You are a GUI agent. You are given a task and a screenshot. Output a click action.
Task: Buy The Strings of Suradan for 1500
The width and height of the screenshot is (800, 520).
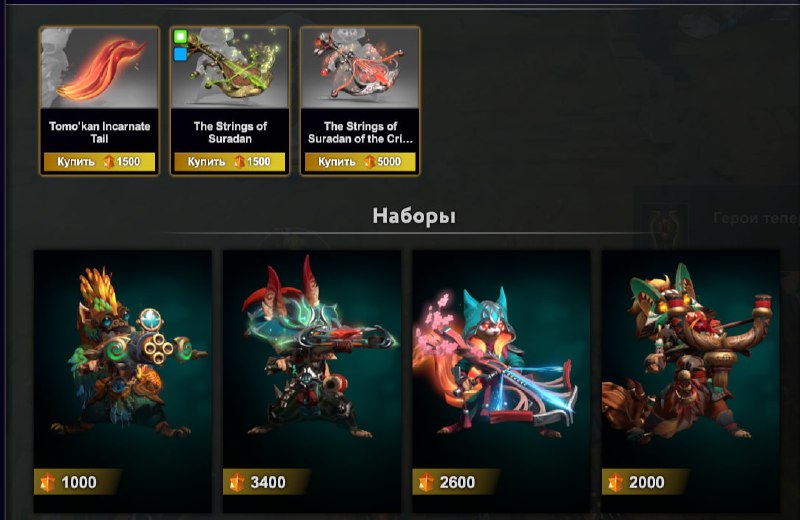[x=229, y=162]
